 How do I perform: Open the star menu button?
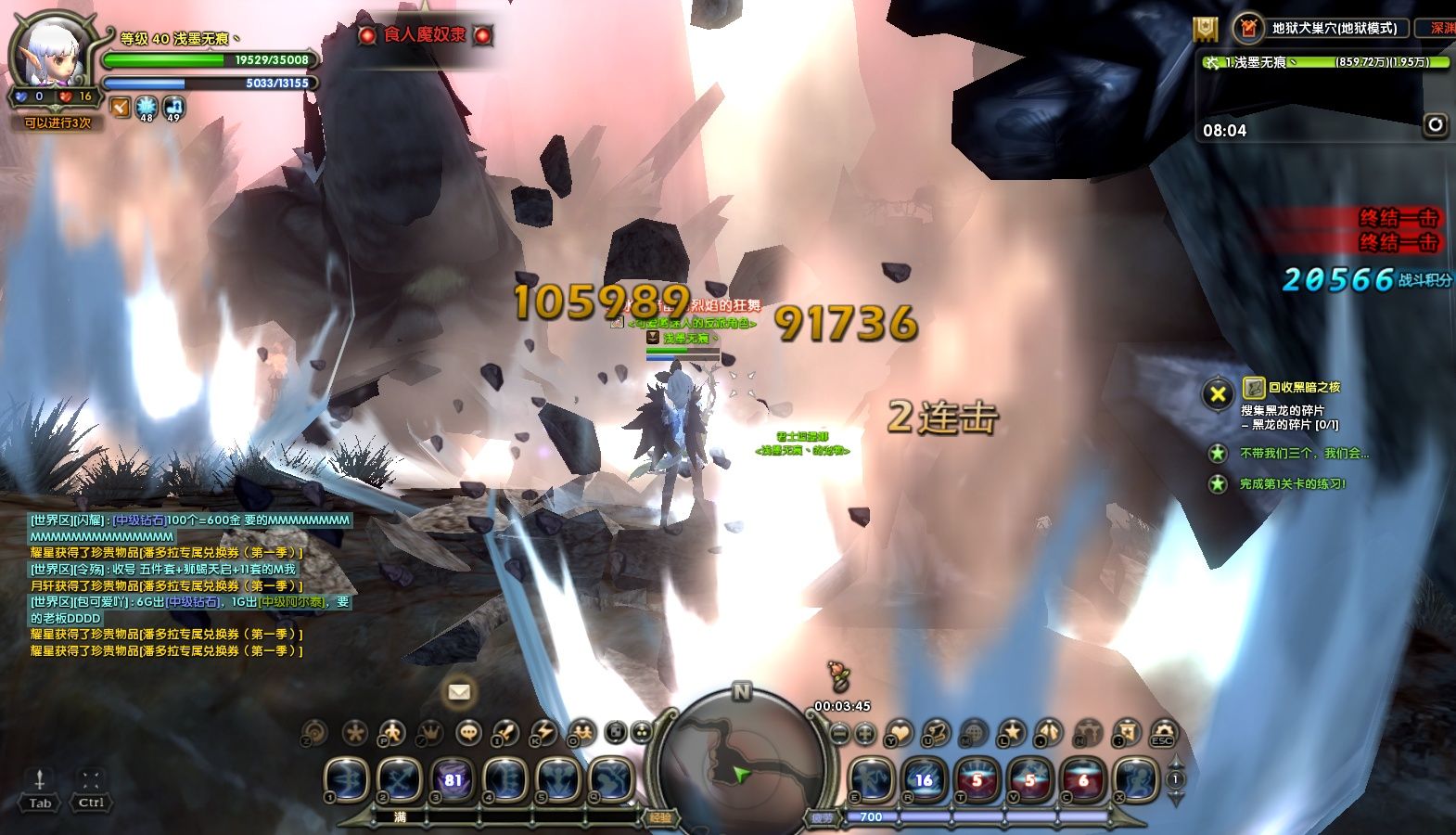(1010, 733)
